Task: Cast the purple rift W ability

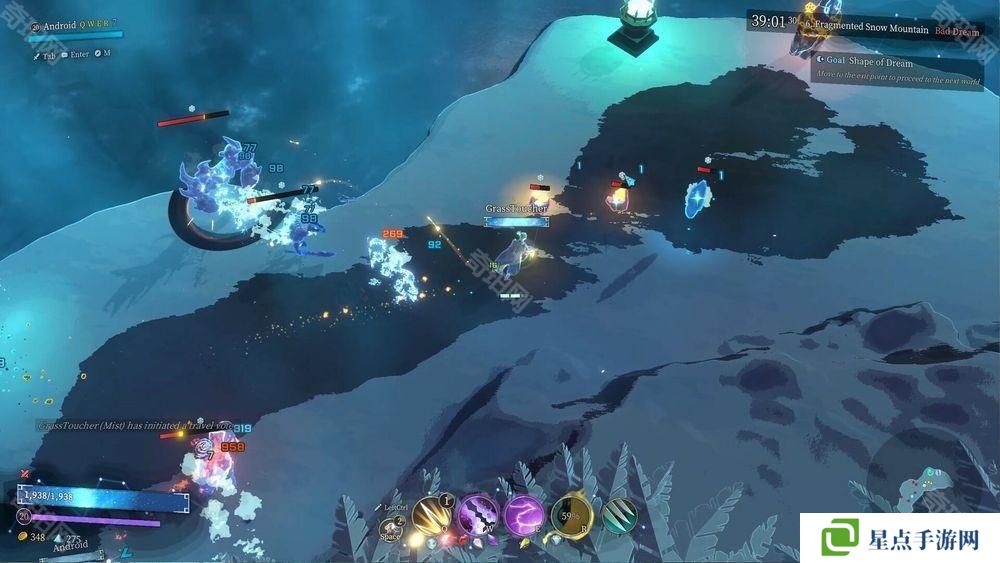Action: pos(478,517)
